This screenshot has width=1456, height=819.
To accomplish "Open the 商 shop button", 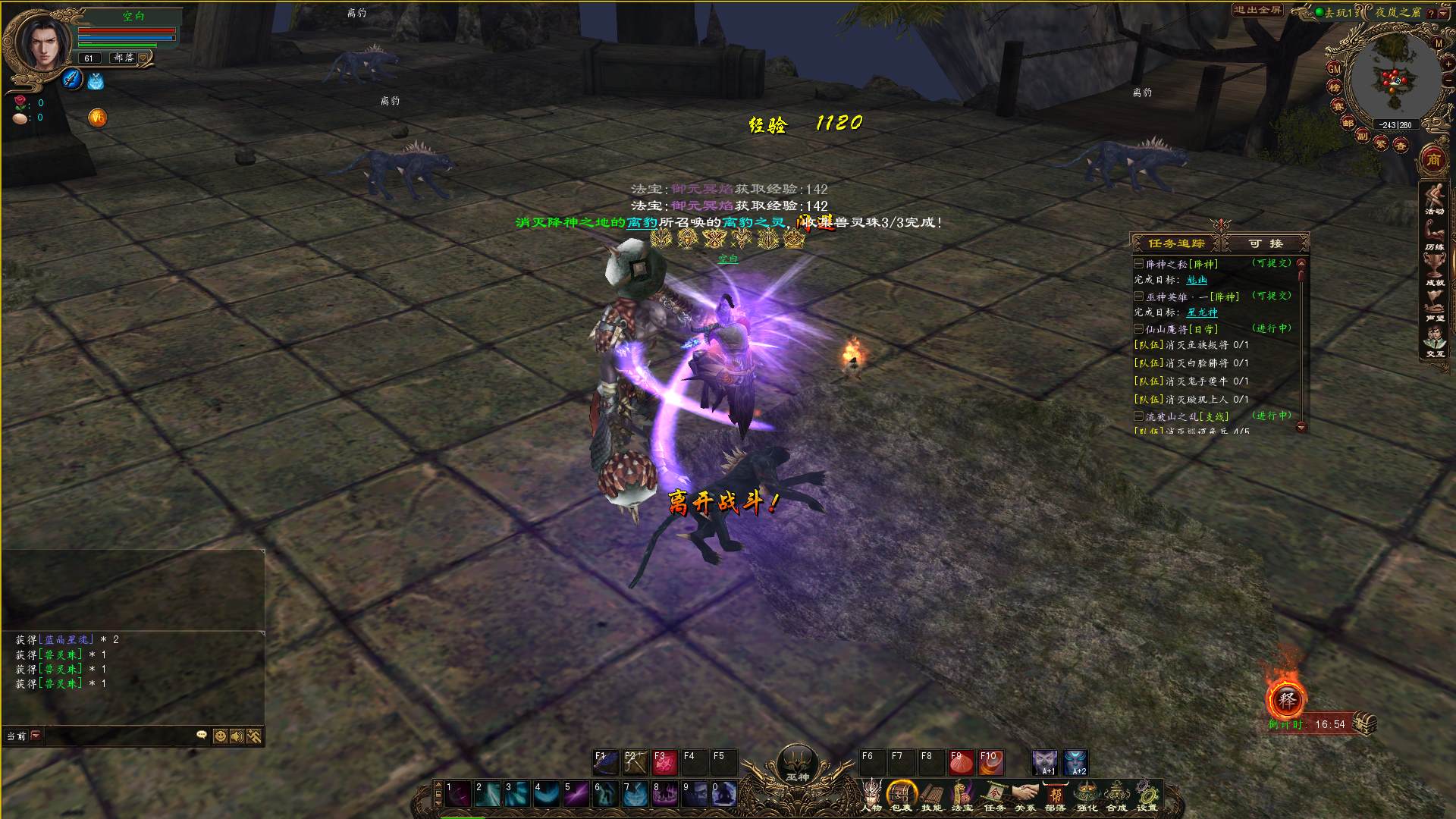I will [1433, 159].
